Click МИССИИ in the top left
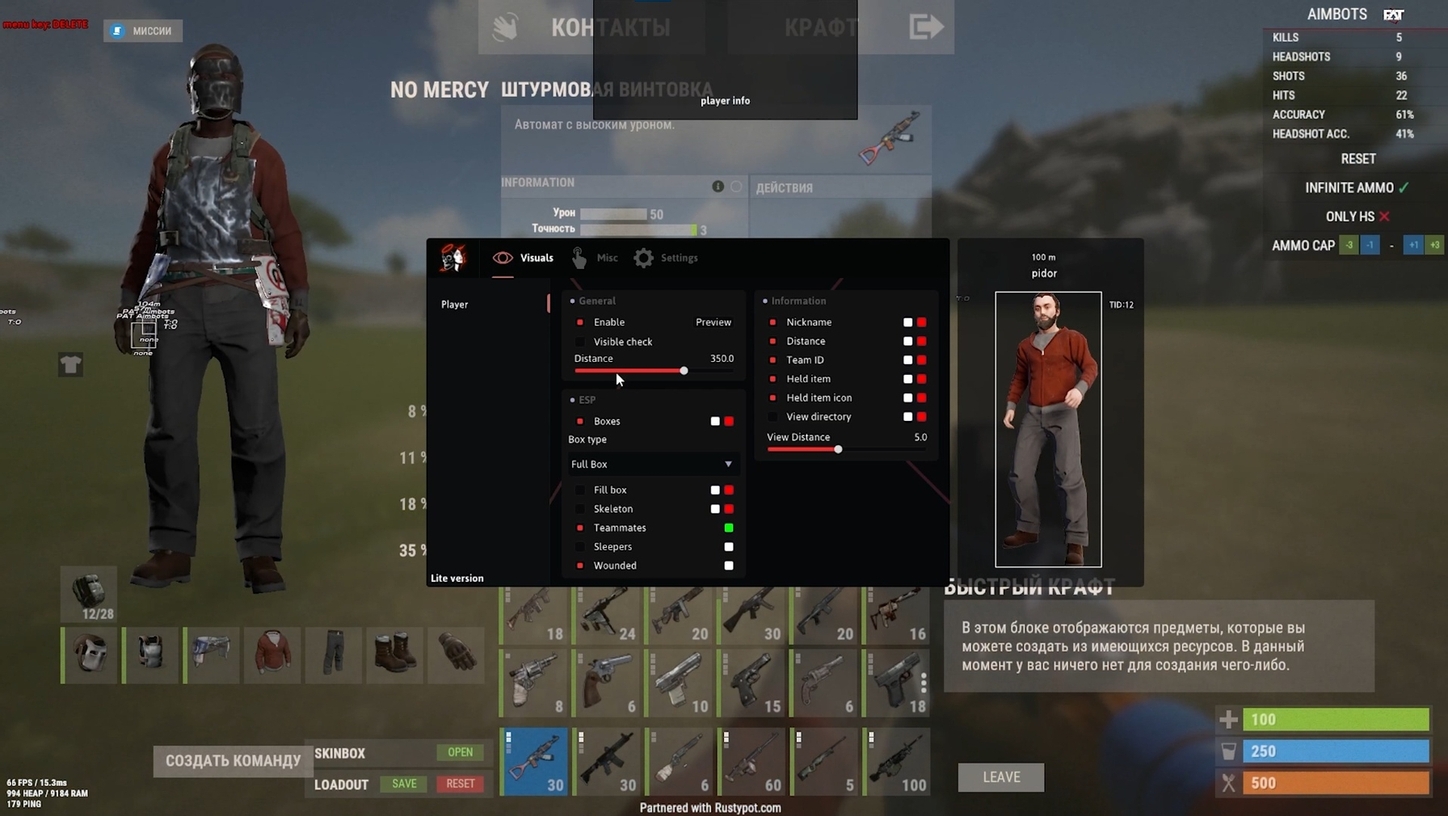Image resolution: width=1448 pixels, height=816 pixels. point(143,30)
